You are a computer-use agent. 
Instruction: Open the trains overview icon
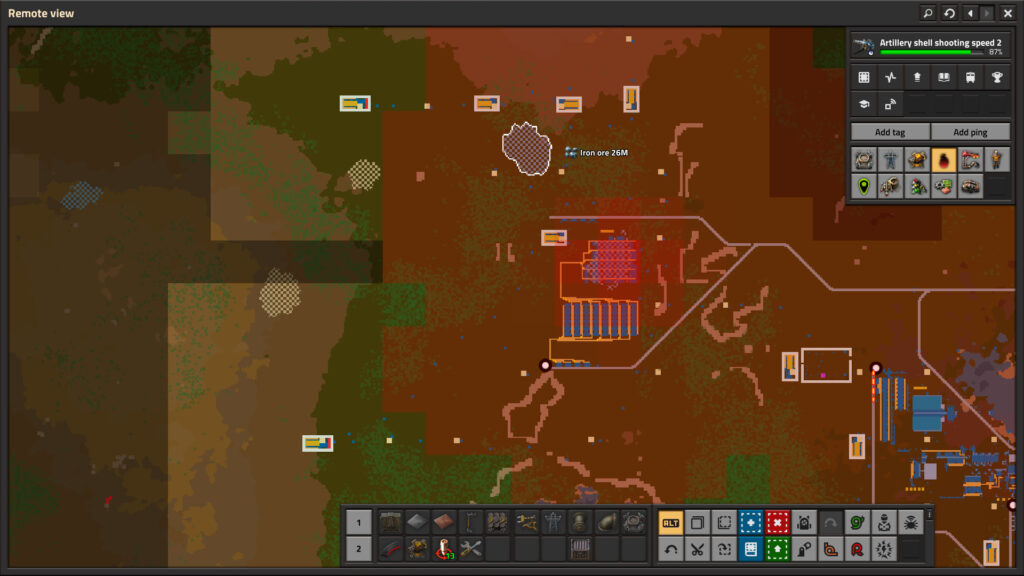[x=969, y=77]
